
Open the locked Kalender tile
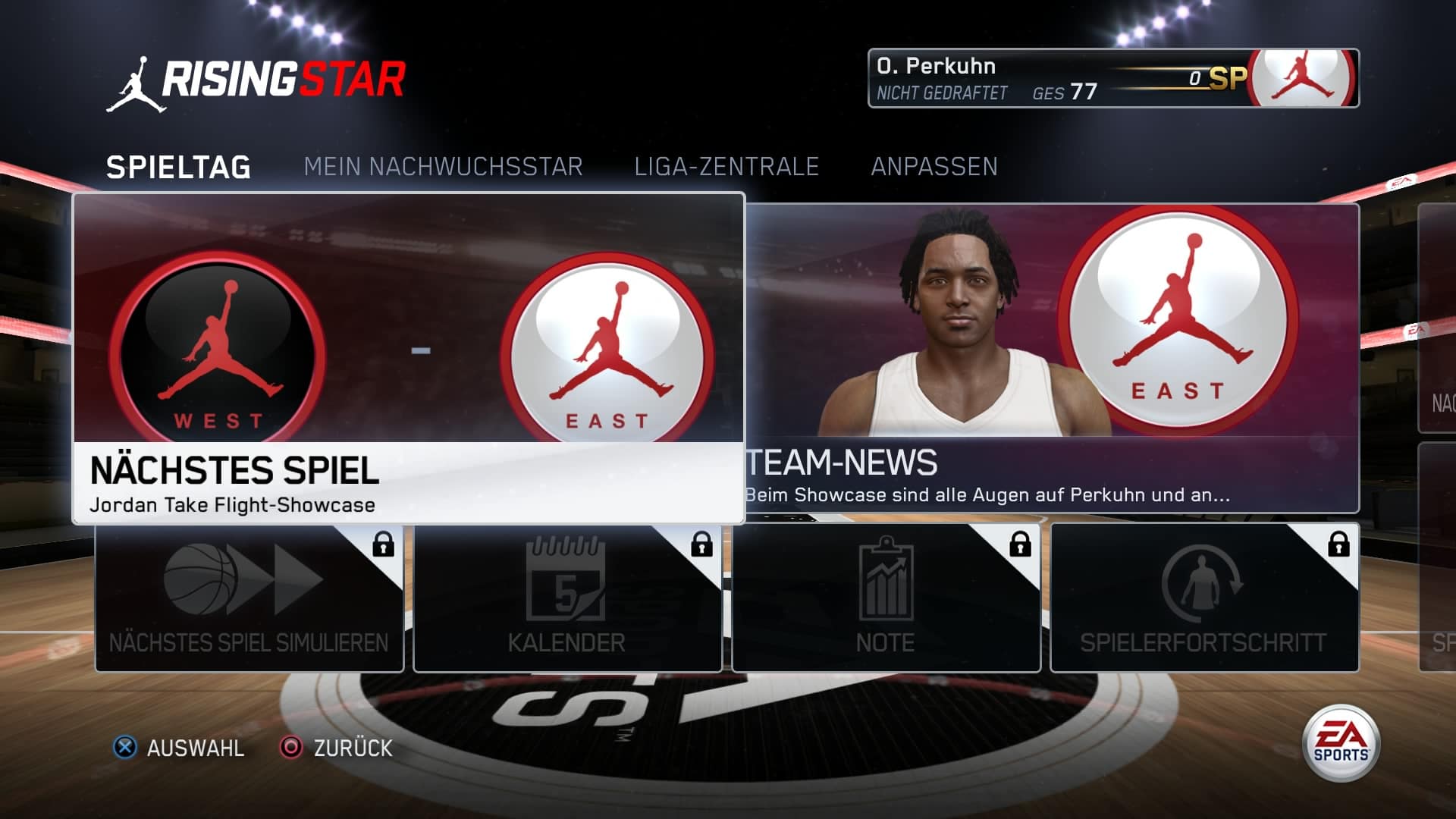(x=567, y=598)
